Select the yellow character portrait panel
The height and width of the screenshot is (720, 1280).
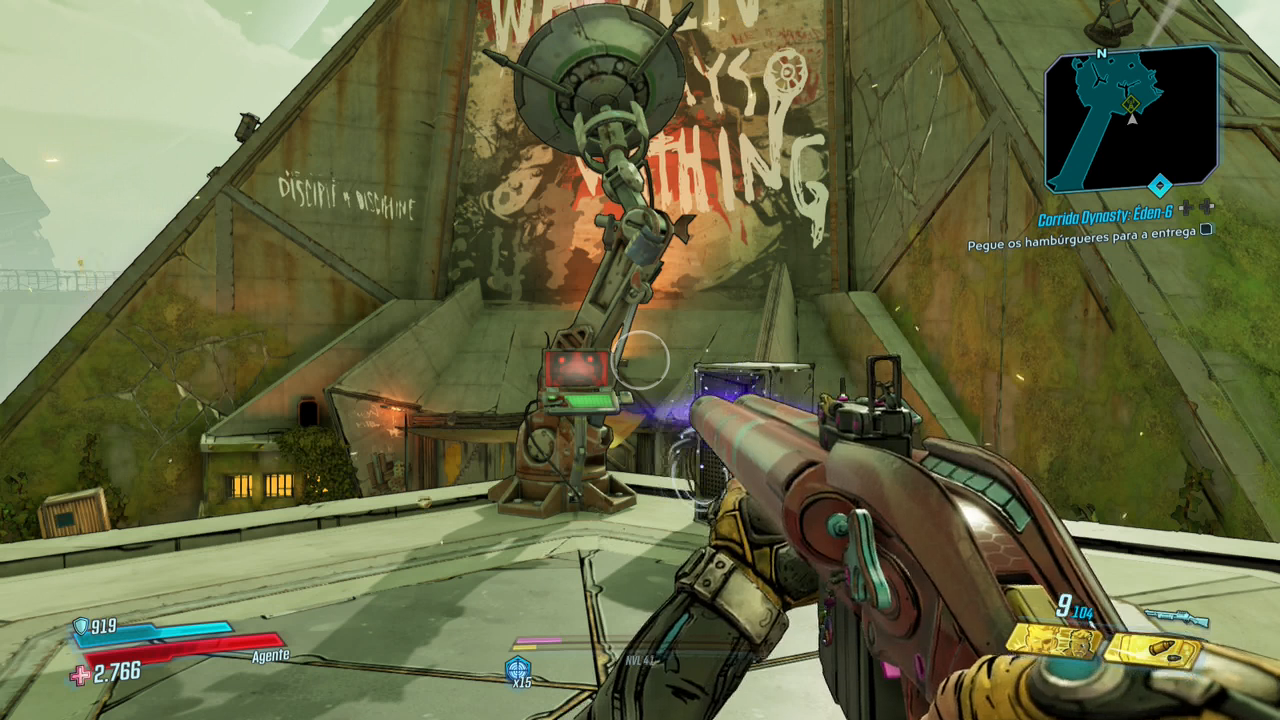[x=1053, y=641]
